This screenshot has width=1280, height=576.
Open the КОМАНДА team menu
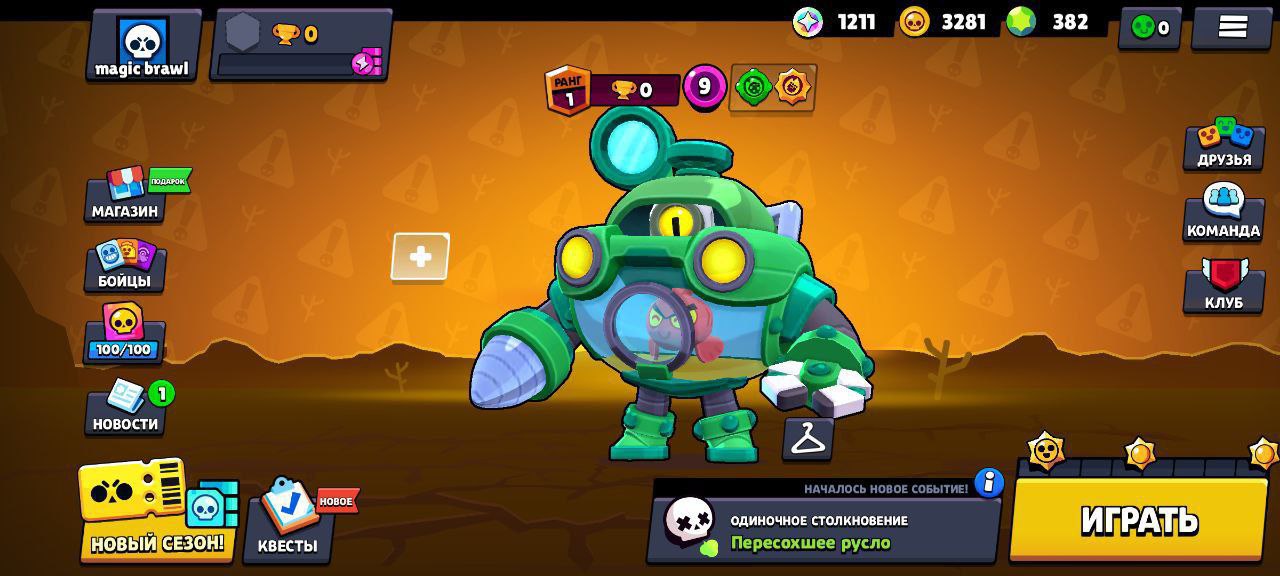[x=1223, y=213]
